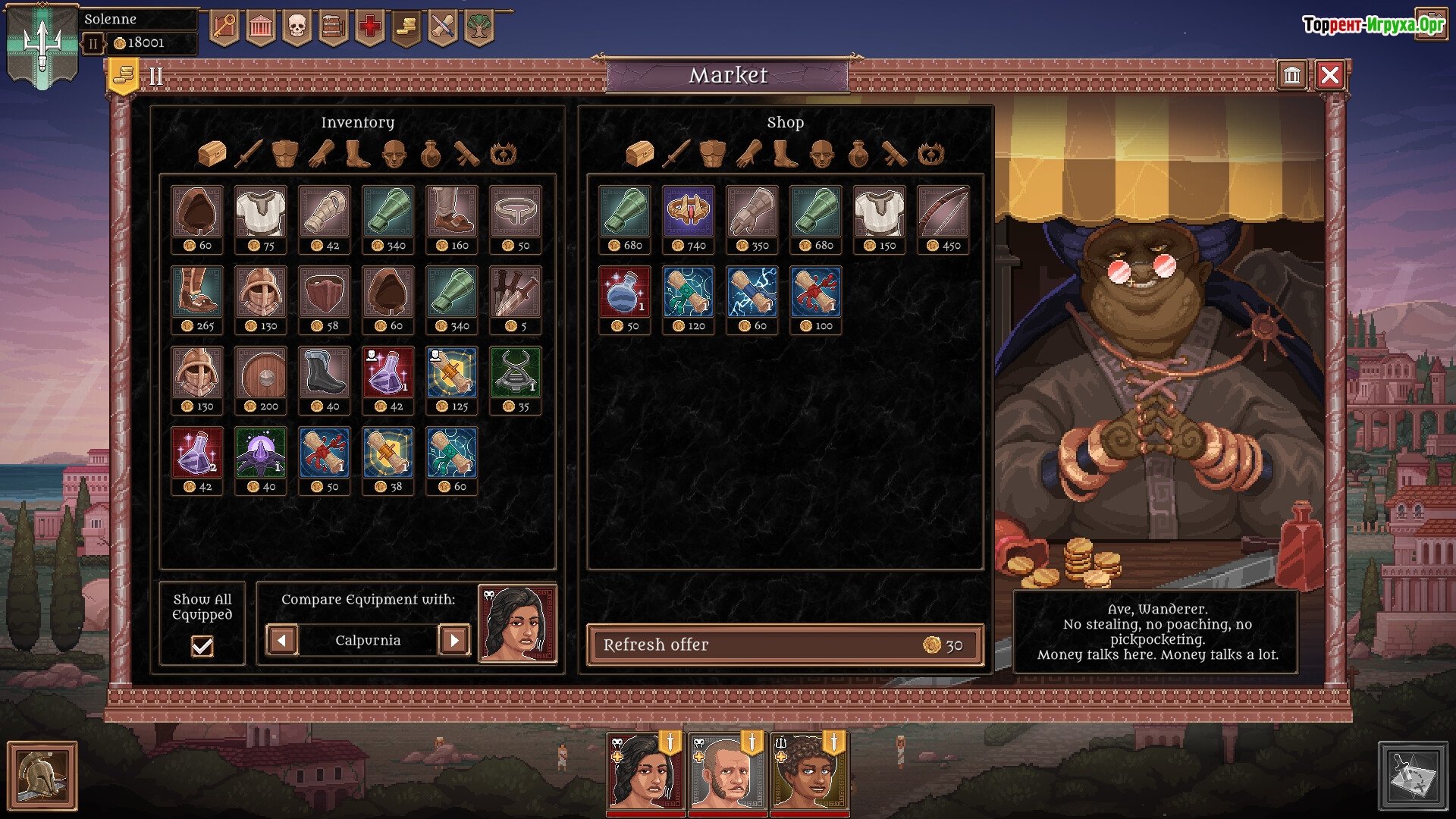This screenshot has height=819, width=1456.
Task: Filter shop by potions flask icon
Action: point(858,154)
